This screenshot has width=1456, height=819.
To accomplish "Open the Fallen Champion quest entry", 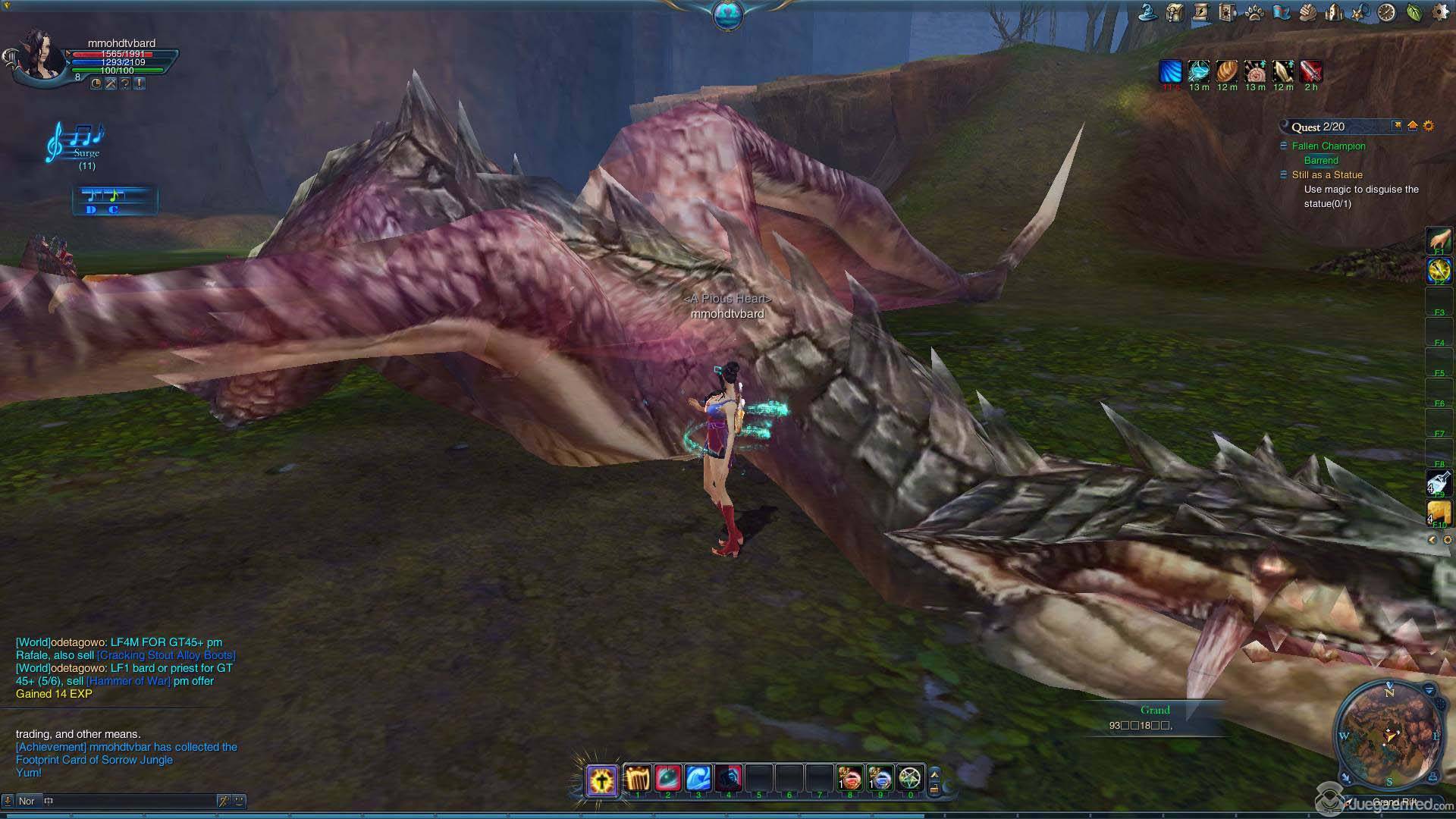I will tap(1329, 146).
